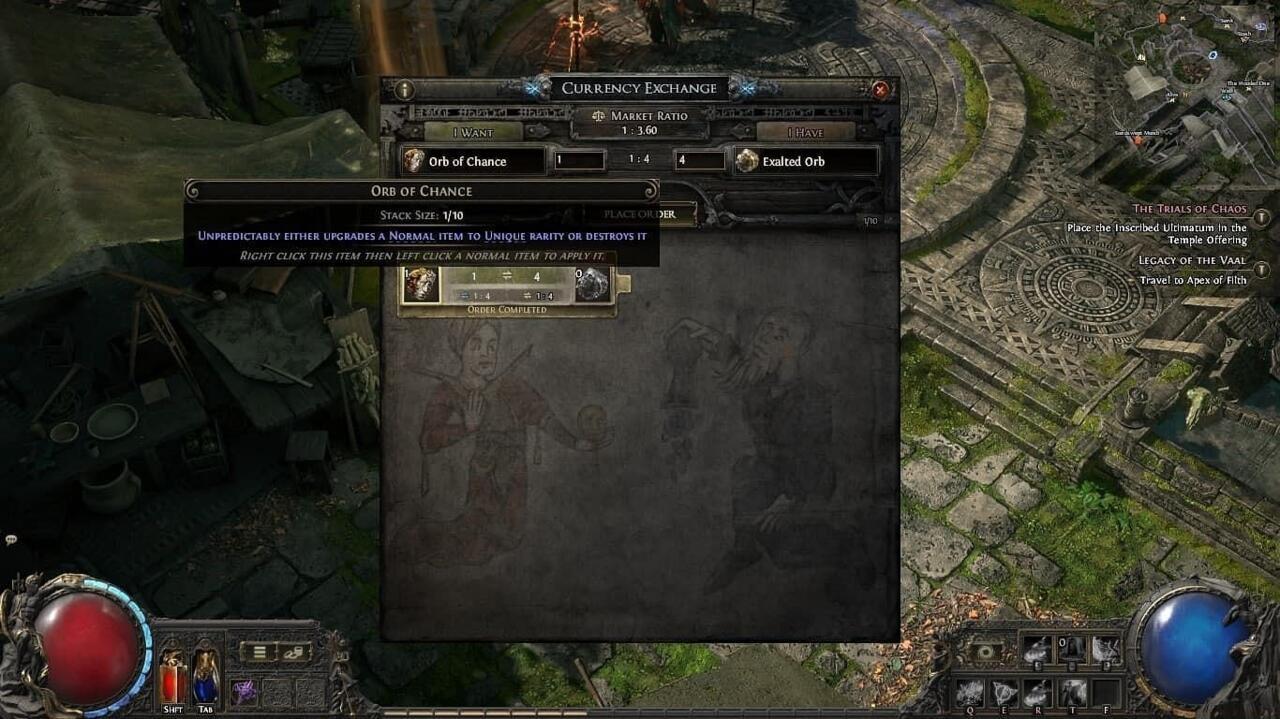
Task: Place the currency exchange order
Action: (x=640, y=214)
